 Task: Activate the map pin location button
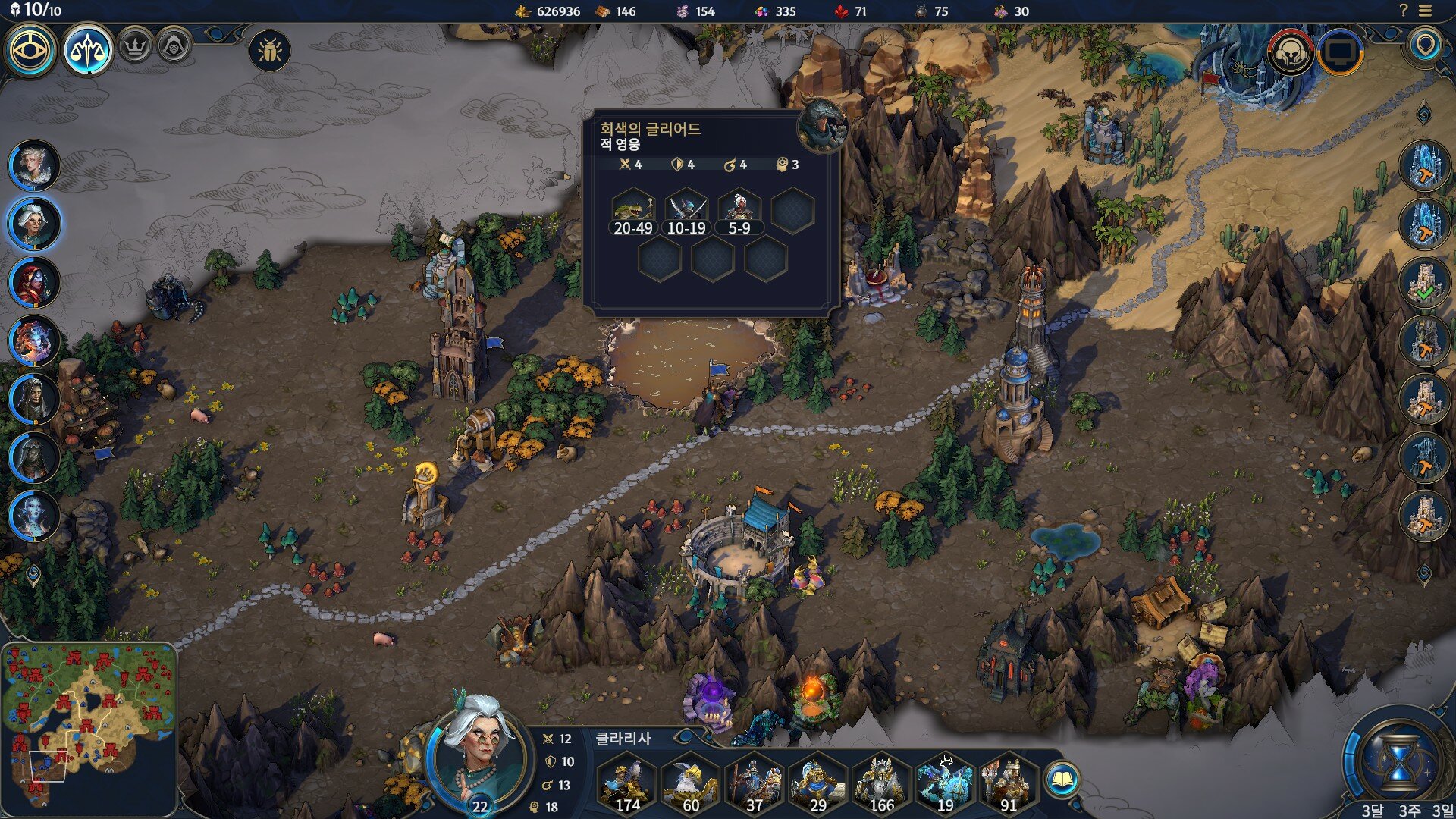[1426, 45]
